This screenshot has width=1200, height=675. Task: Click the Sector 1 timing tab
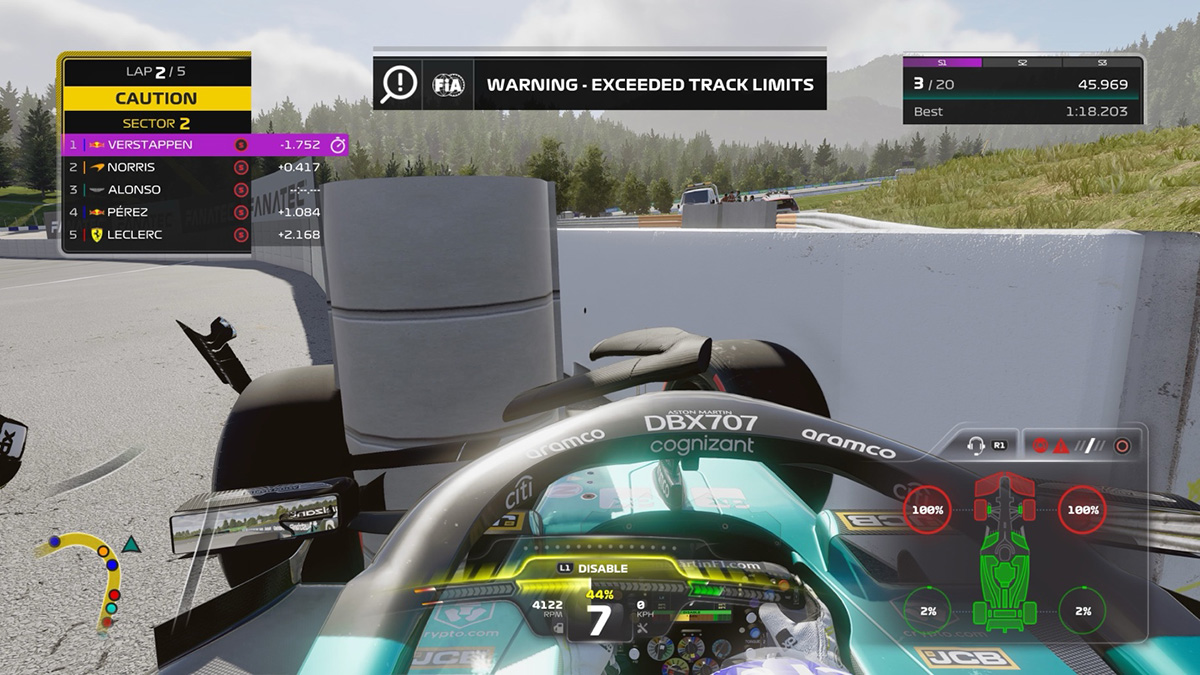(x=942, y=62)
